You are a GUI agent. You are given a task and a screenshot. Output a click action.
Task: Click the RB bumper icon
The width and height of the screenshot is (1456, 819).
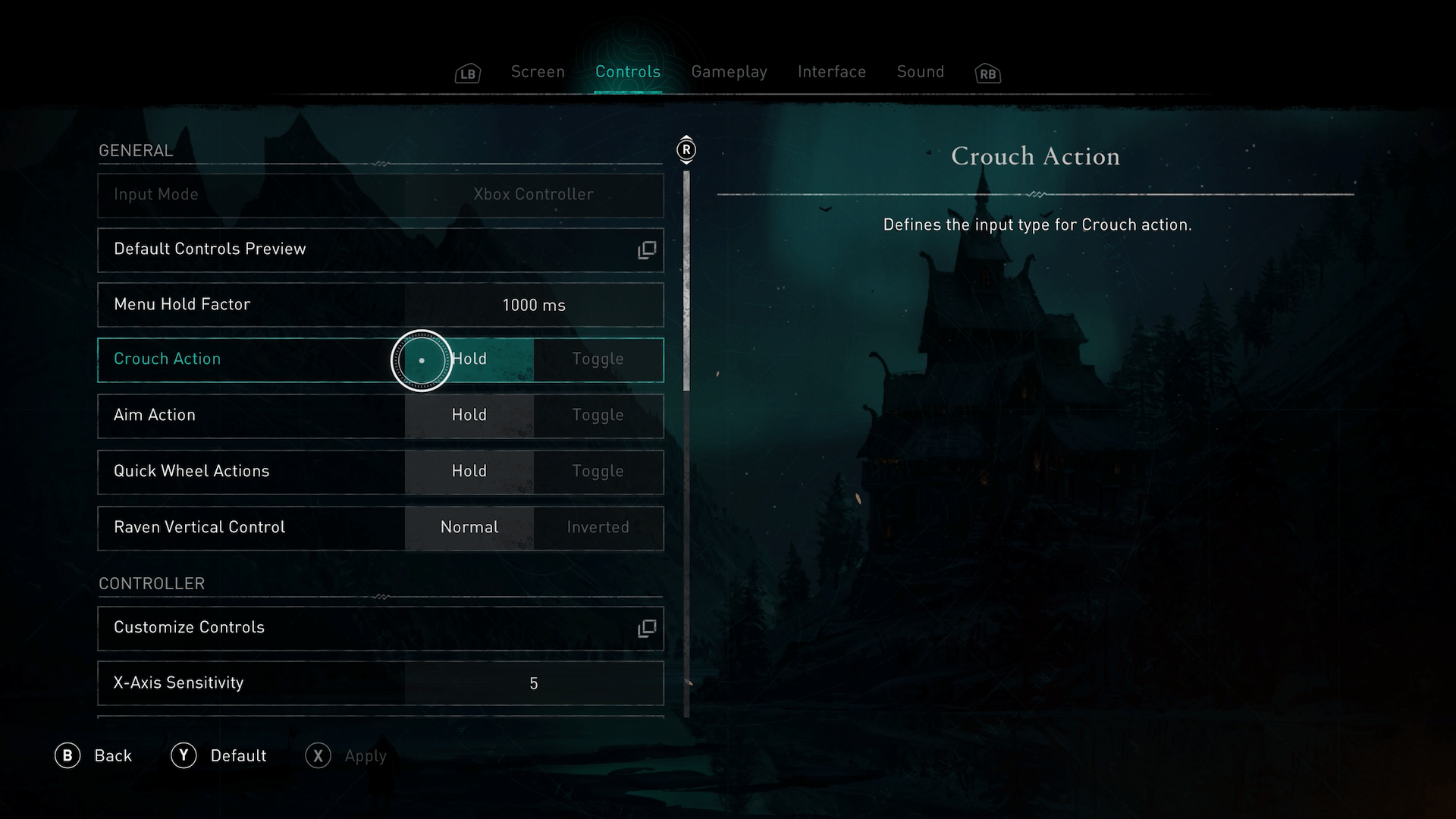tap(987, 73)
